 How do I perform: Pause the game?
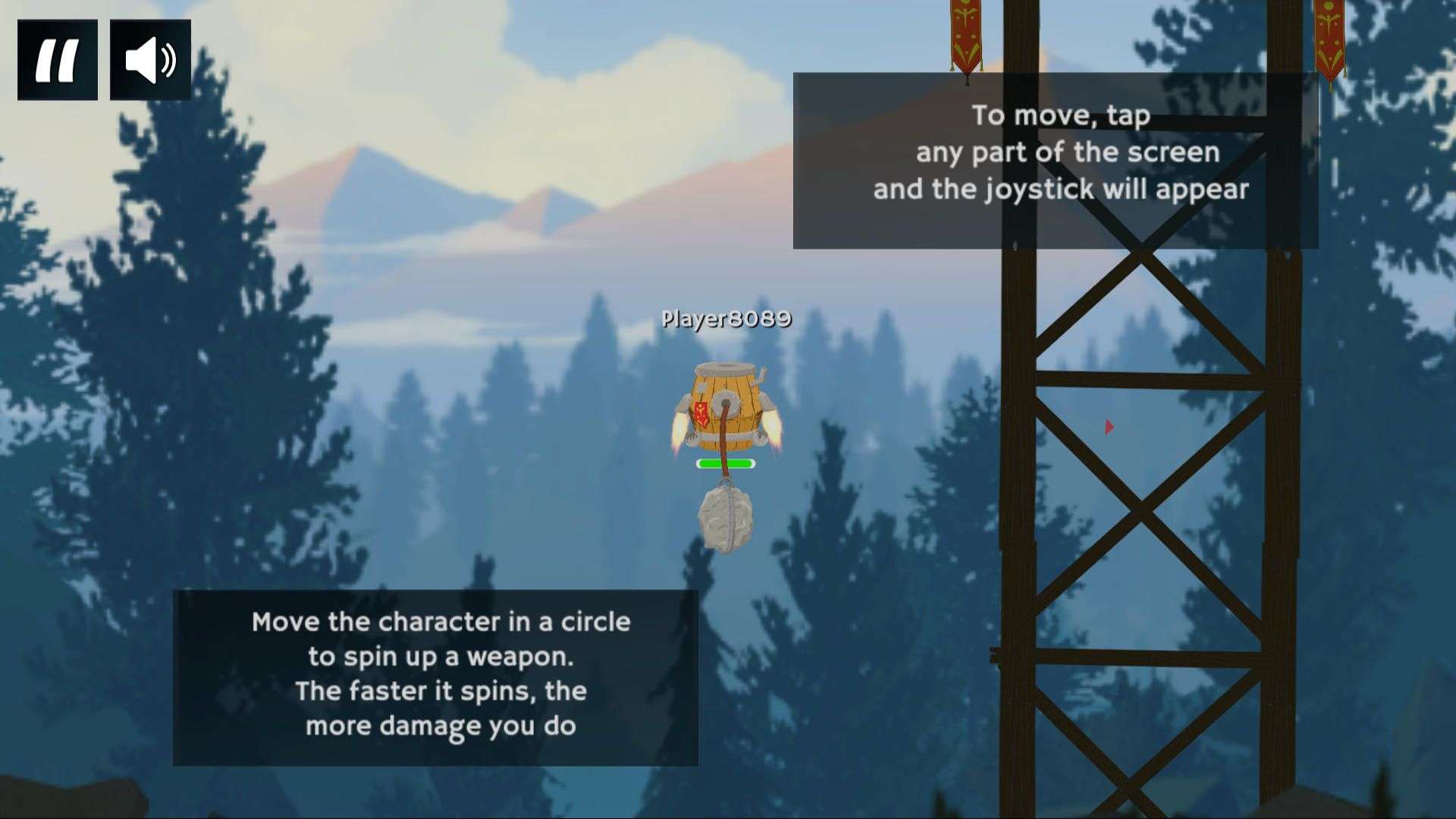58,60
